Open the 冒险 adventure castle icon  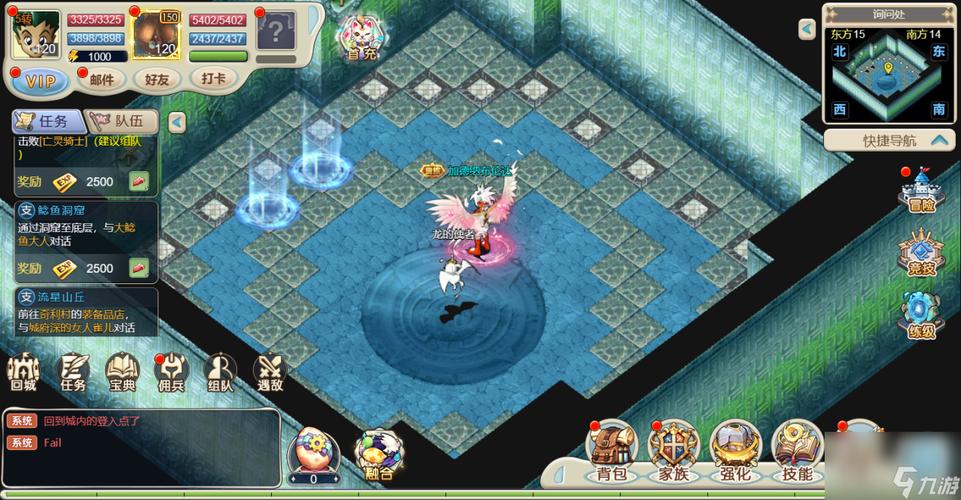click(920, 191)
